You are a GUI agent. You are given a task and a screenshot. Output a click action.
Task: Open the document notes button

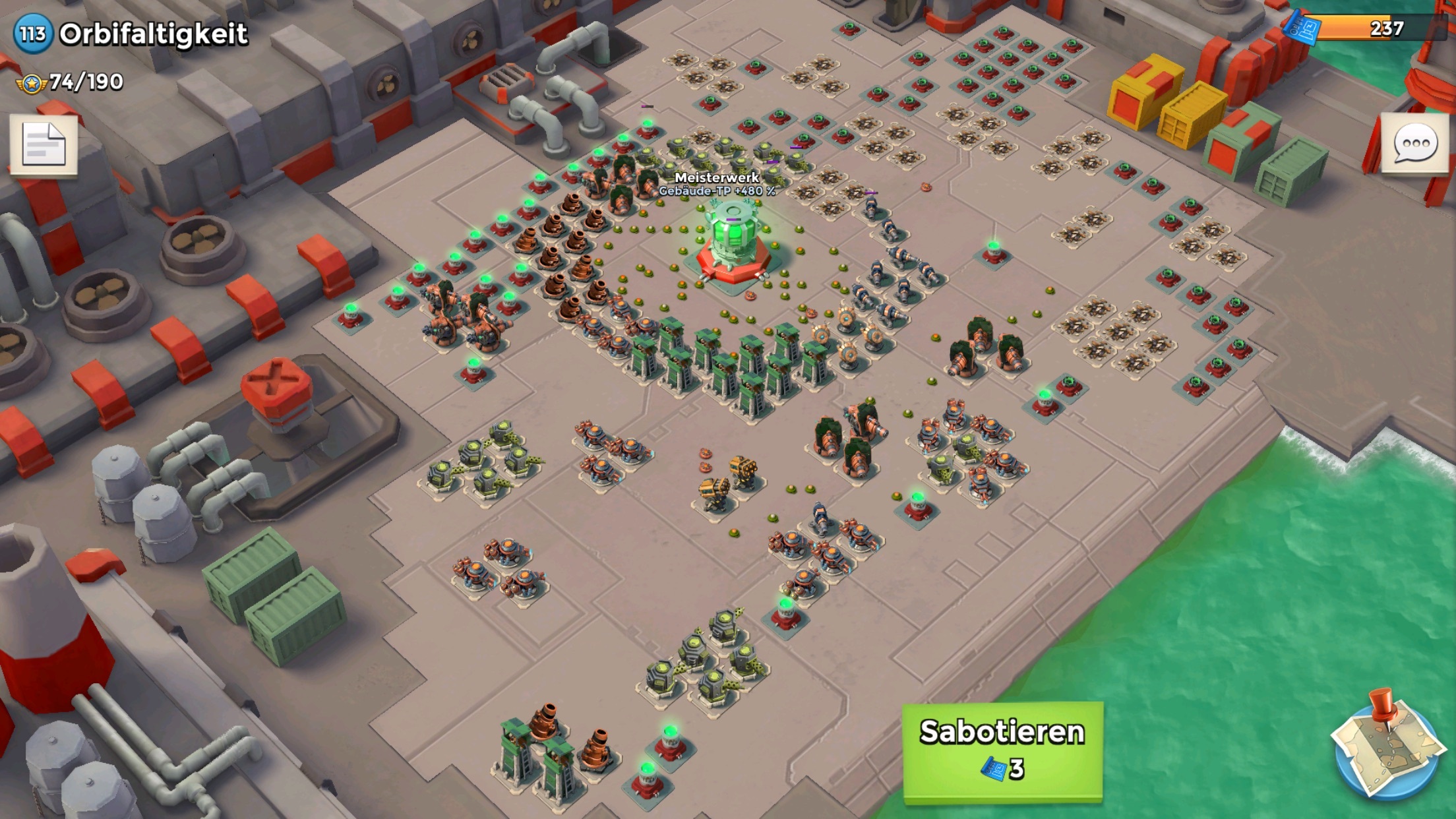coord(44,145)
